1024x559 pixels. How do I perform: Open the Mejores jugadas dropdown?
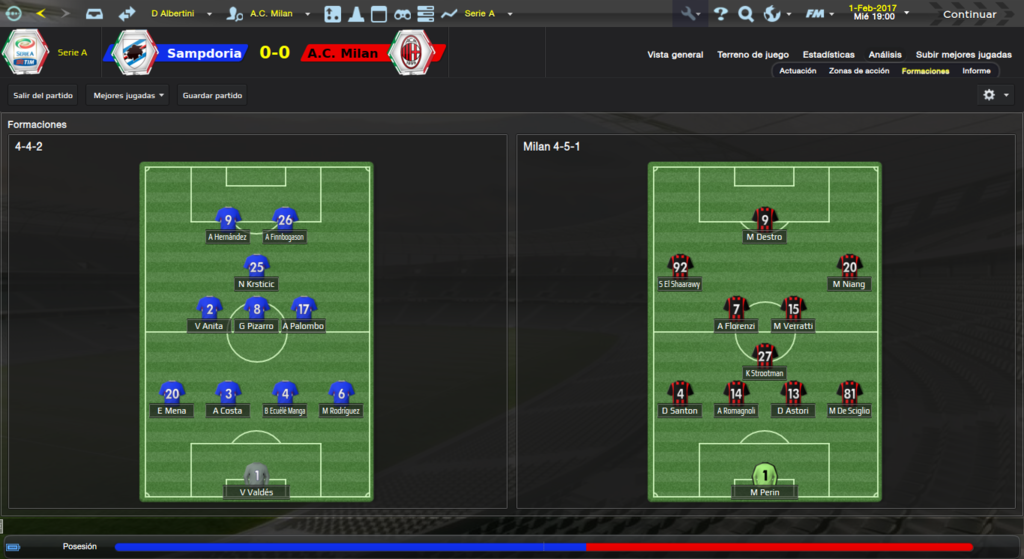(x=128, y=95)
